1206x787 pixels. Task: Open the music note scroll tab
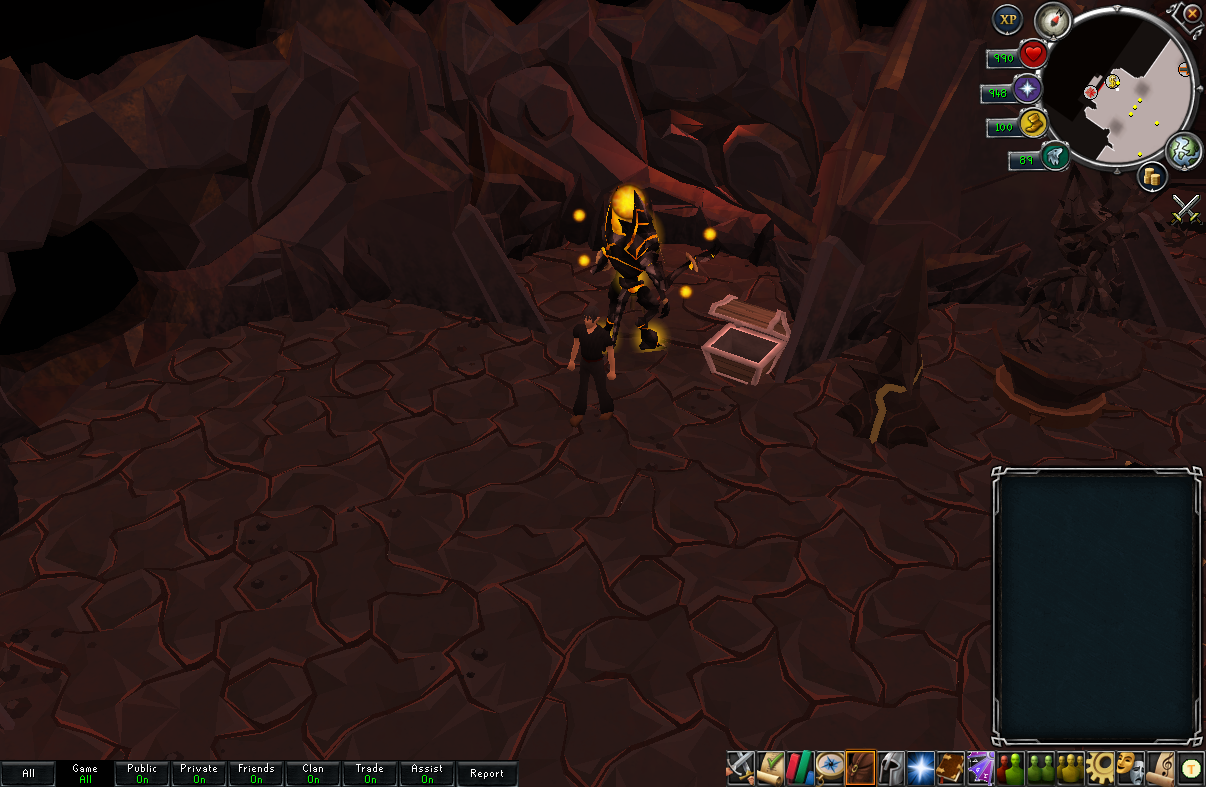pyautogui.click(x=1161, y=767)
